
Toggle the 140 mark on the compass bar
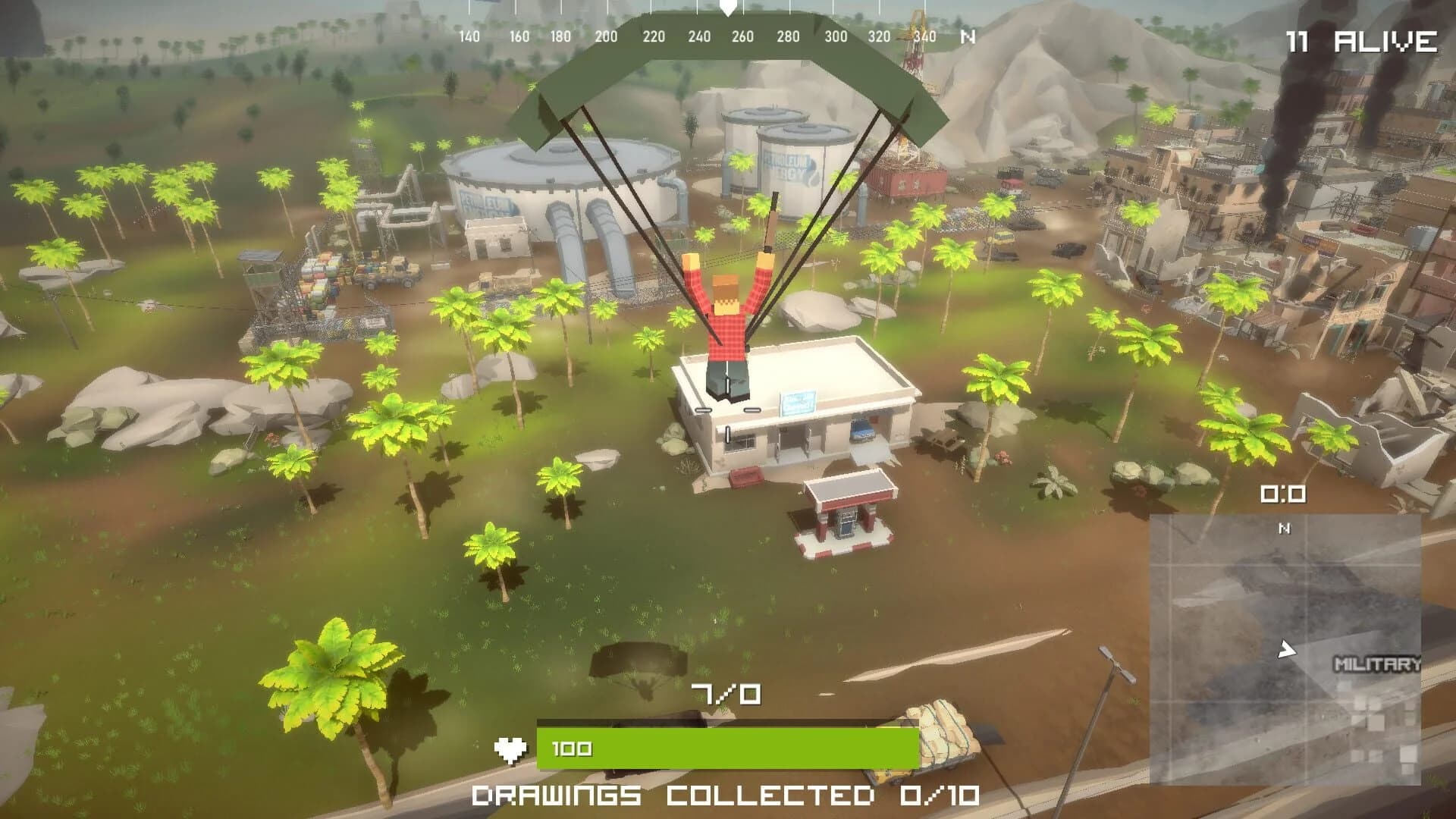point(469,34)
